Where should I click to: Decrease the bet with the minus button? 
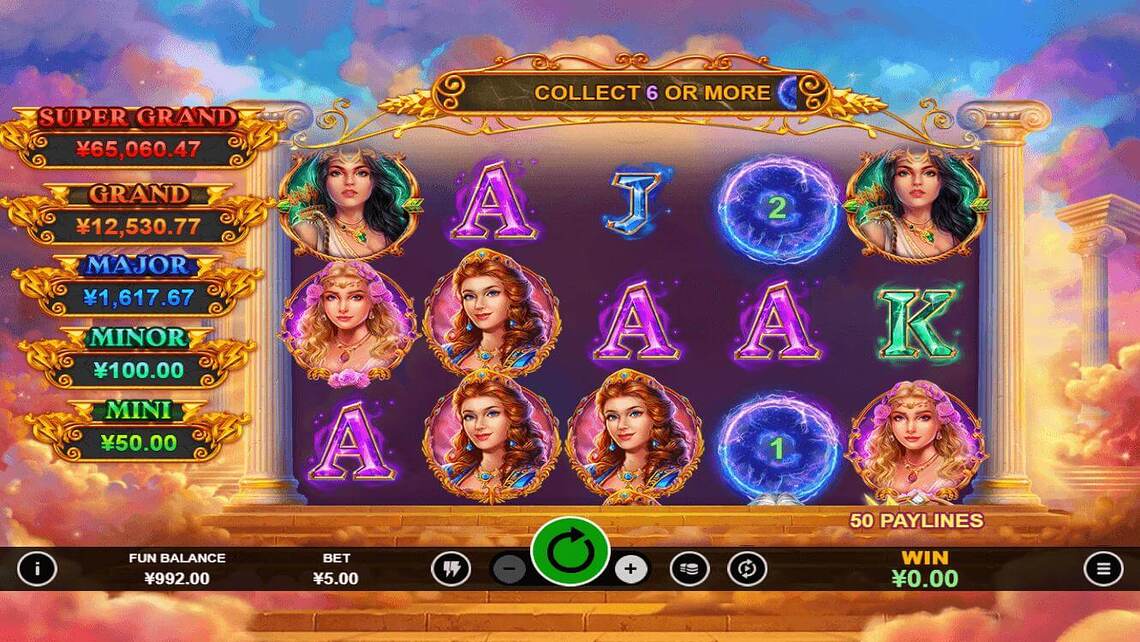(510, 569)
